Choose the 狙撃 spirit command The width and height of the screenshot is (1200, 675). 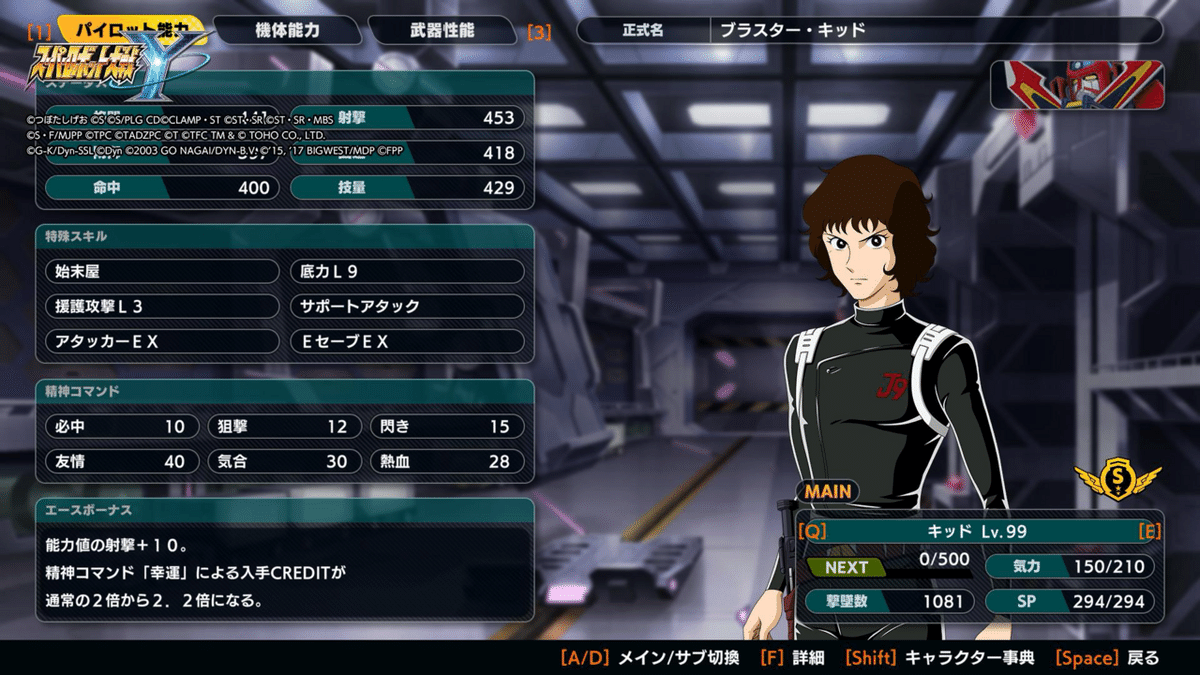pos(284,426)
